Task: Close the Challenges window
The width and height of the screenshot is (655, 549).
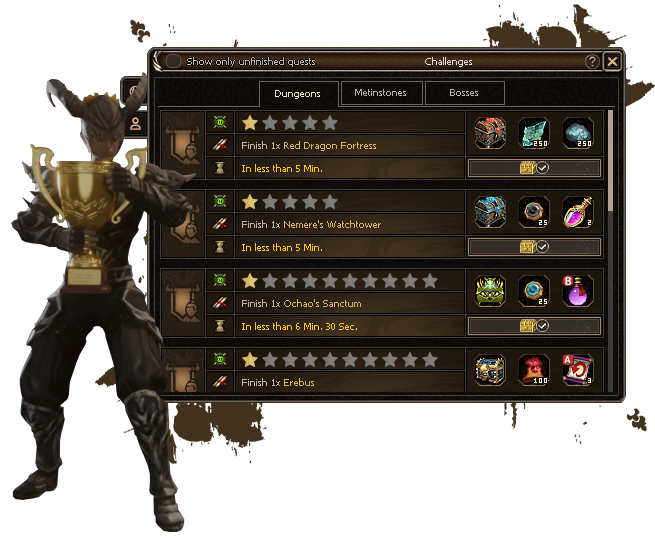Action: [612, 61]
